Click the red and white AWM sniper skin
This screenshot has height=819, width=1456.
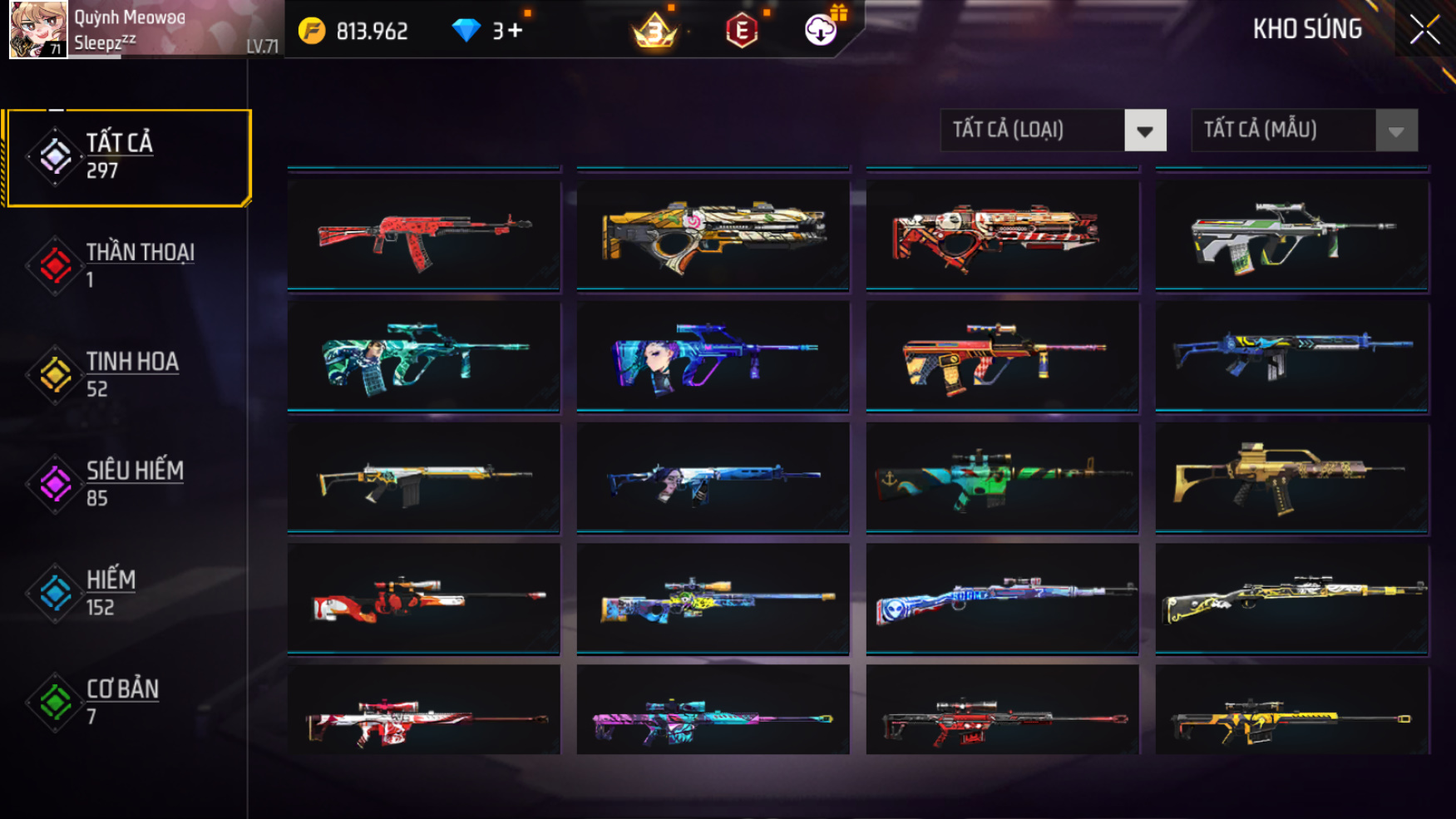click(x=424, y=599)
